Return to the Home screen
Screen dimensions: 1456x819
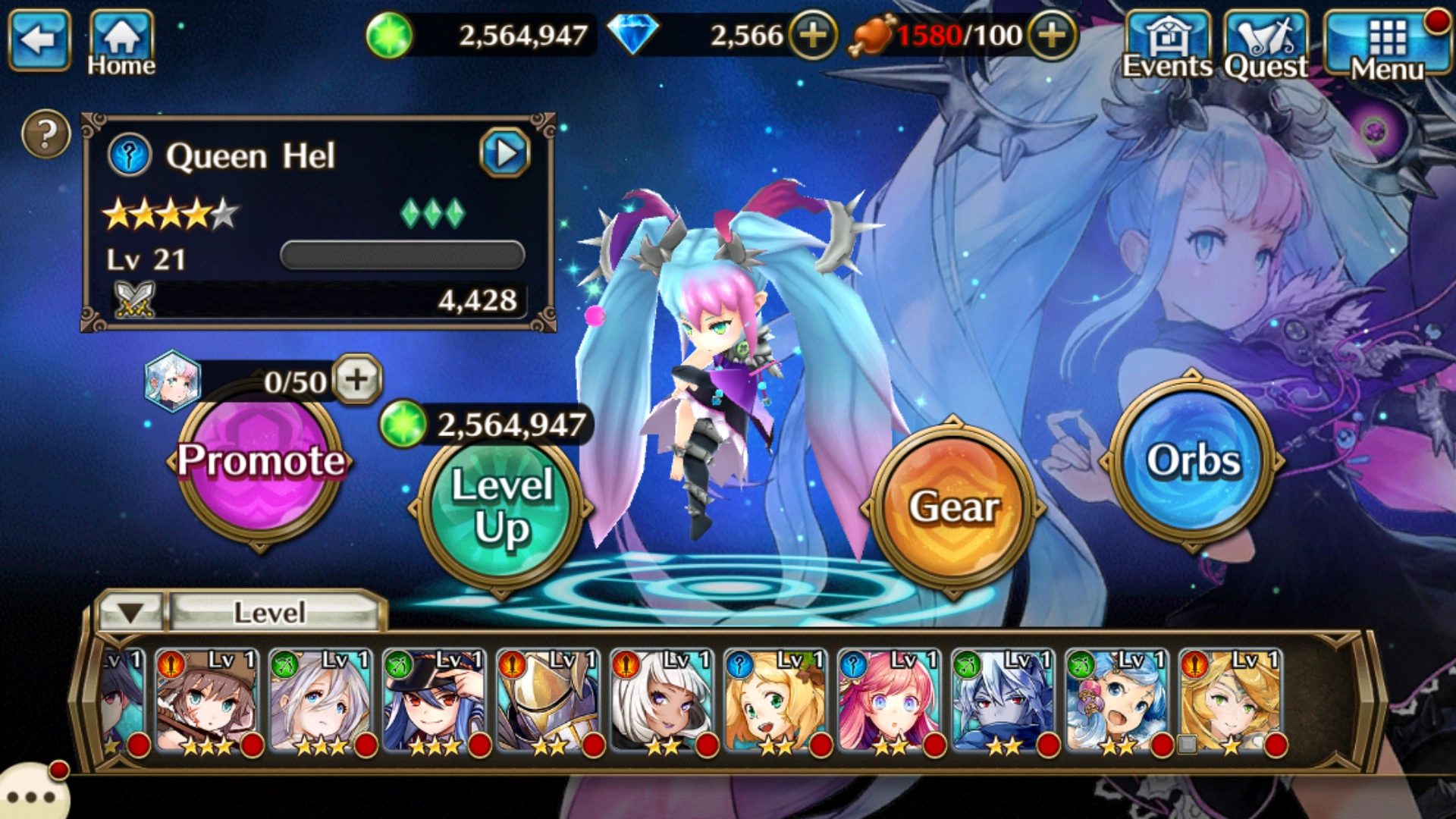120,36
